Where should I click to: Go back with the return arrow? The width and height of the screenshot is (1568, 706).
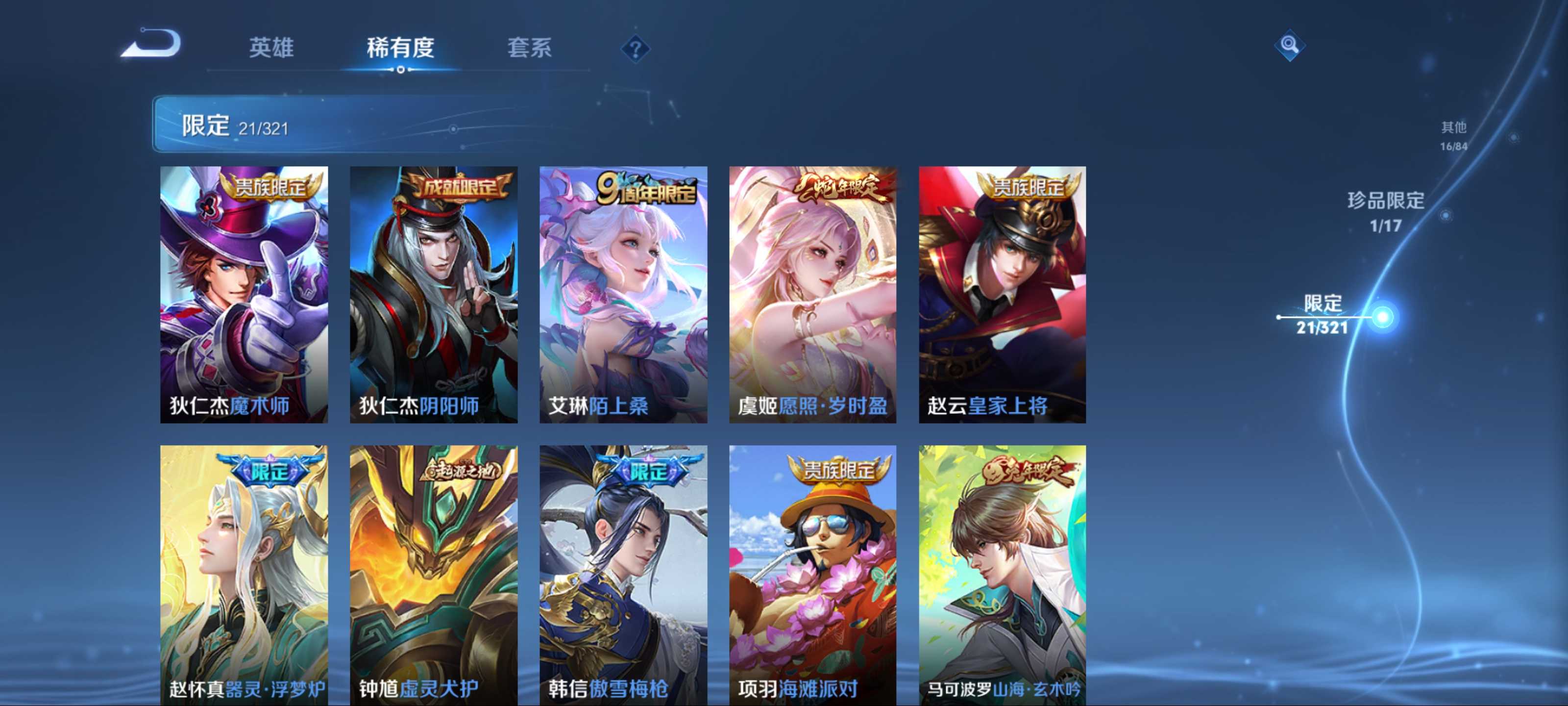coord(151,44)
